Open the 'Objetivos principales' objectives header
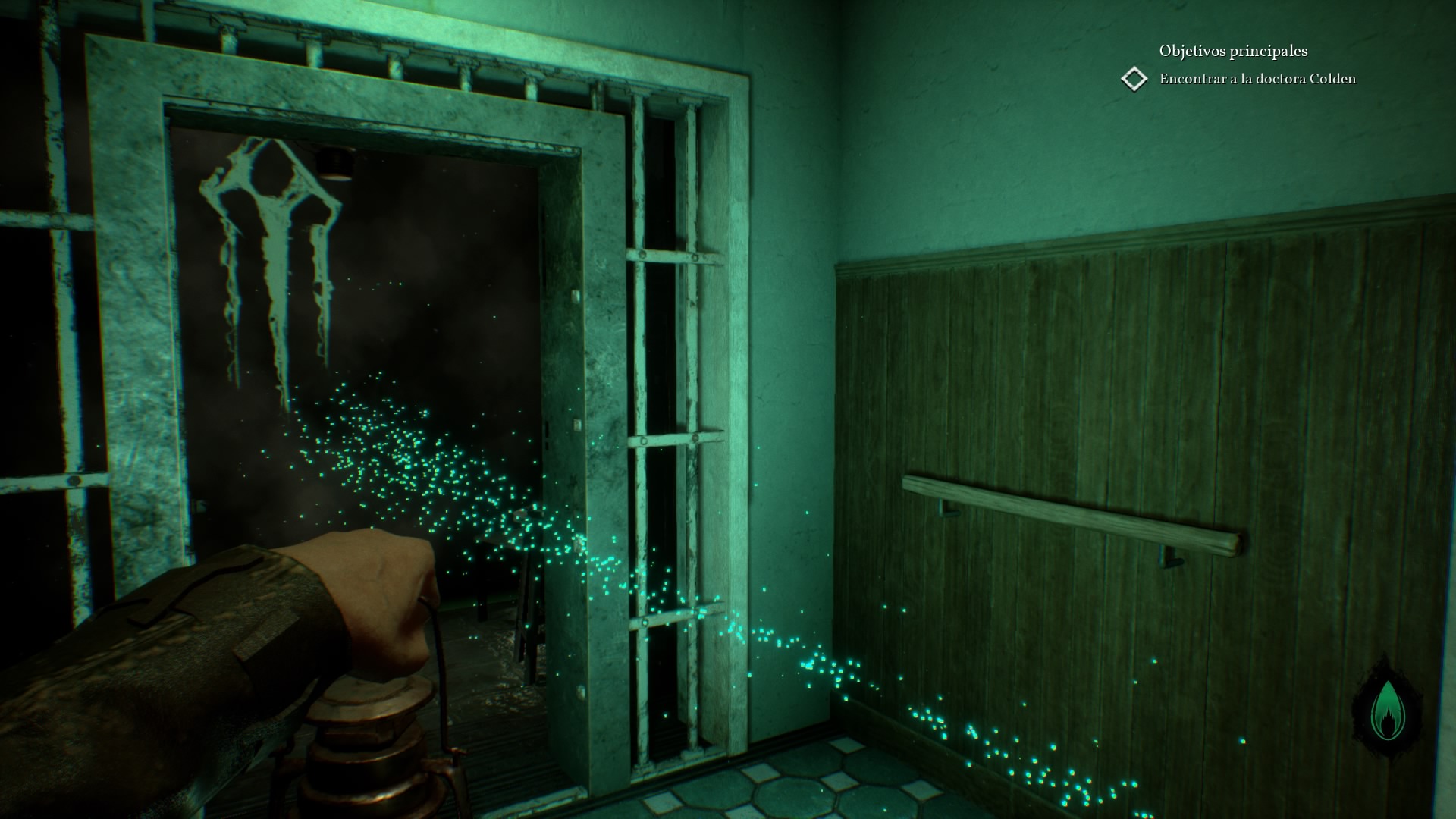 [x=1232, y=51]
